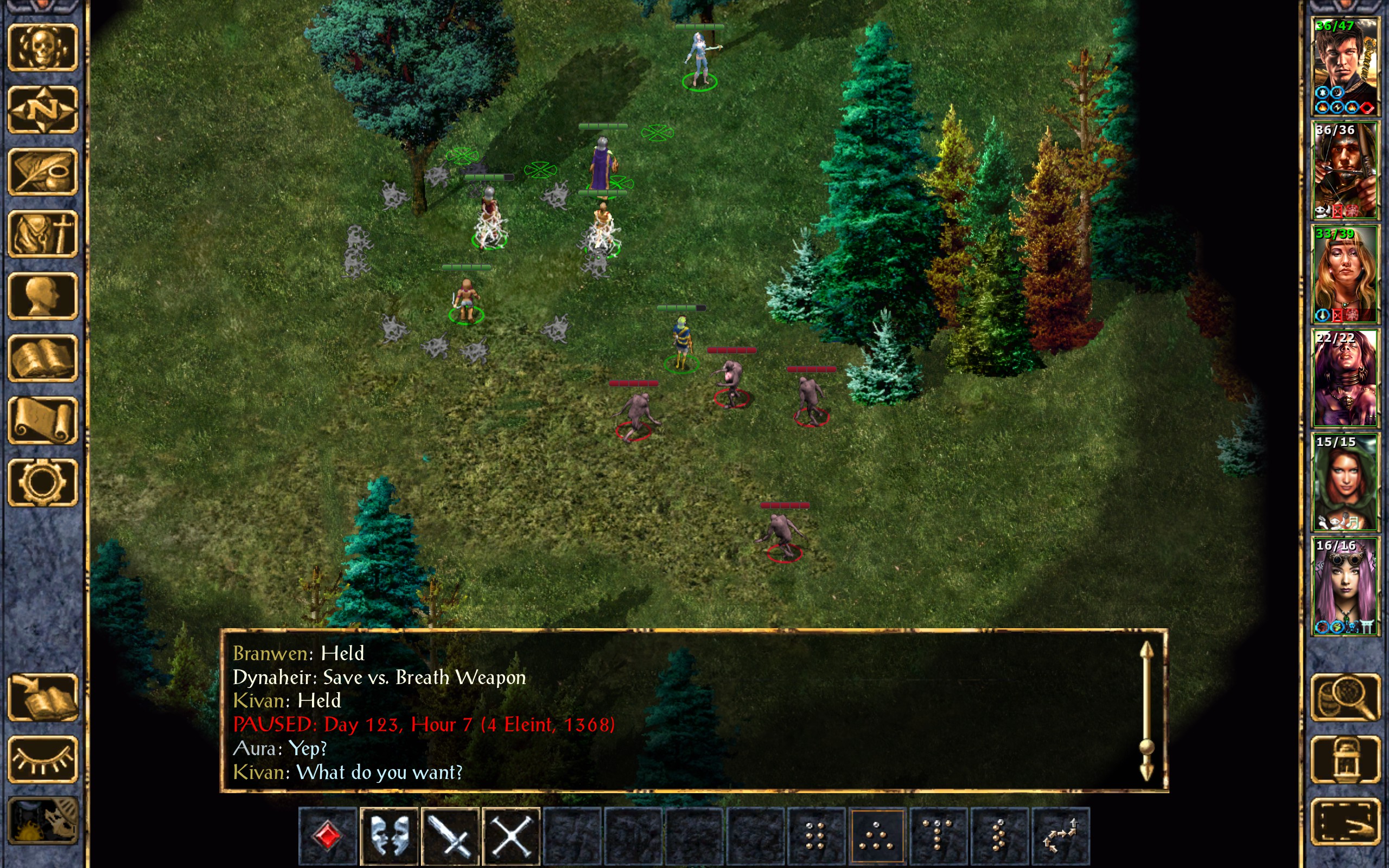This screenshot has height=868, width=1389.
Task: Quick save using the book-and-arrow button
Action: pyautogui.click(x=42, y=698)
